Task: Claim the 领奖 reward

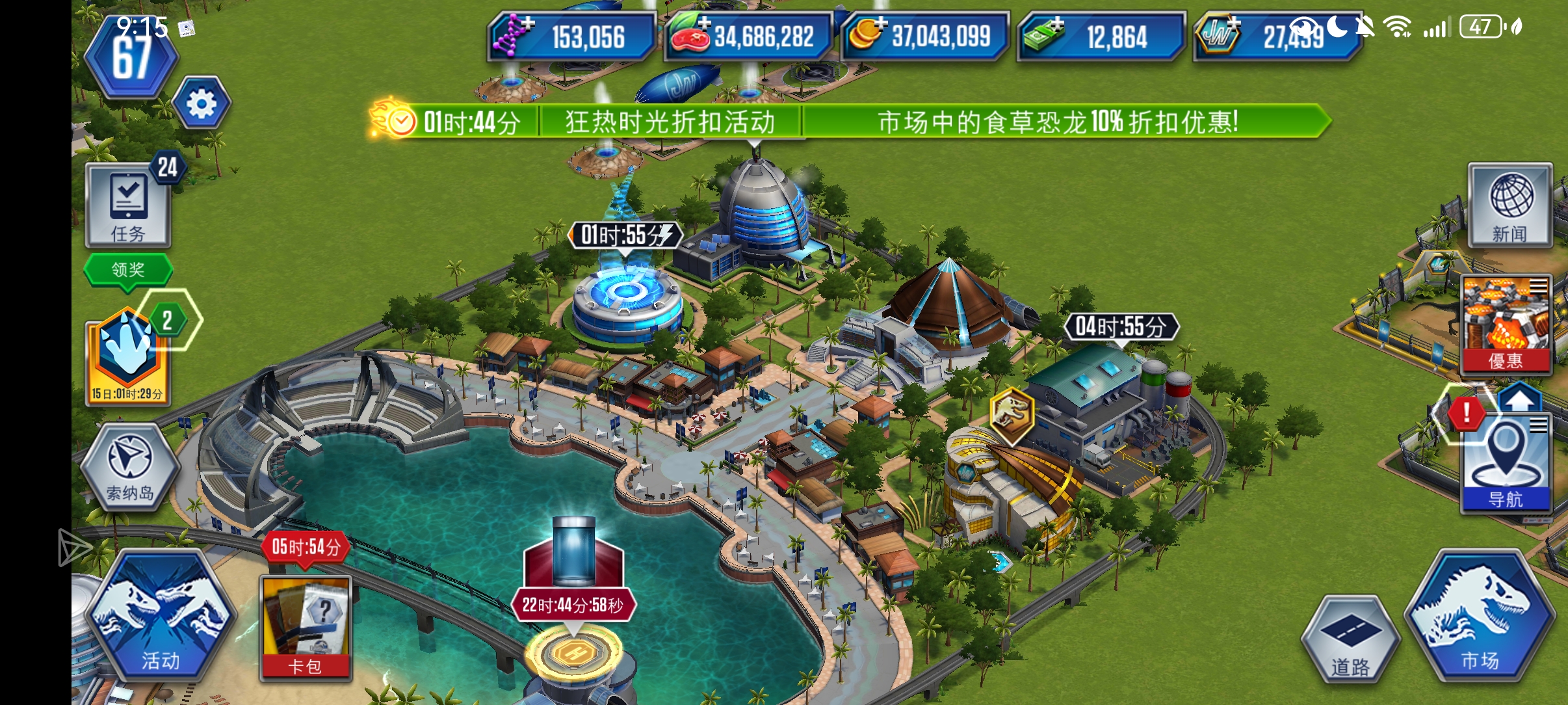Action: point(127,269)
